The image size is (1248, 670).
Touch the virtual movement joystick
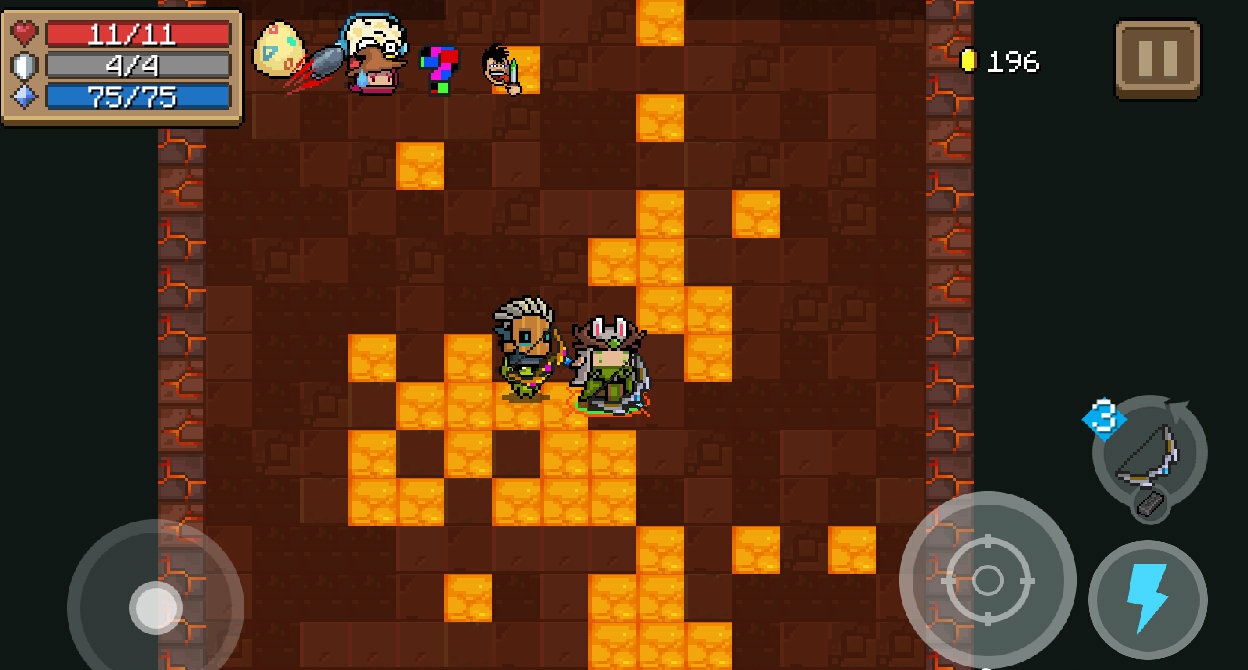pyautogui.click(x=156, y=605)
